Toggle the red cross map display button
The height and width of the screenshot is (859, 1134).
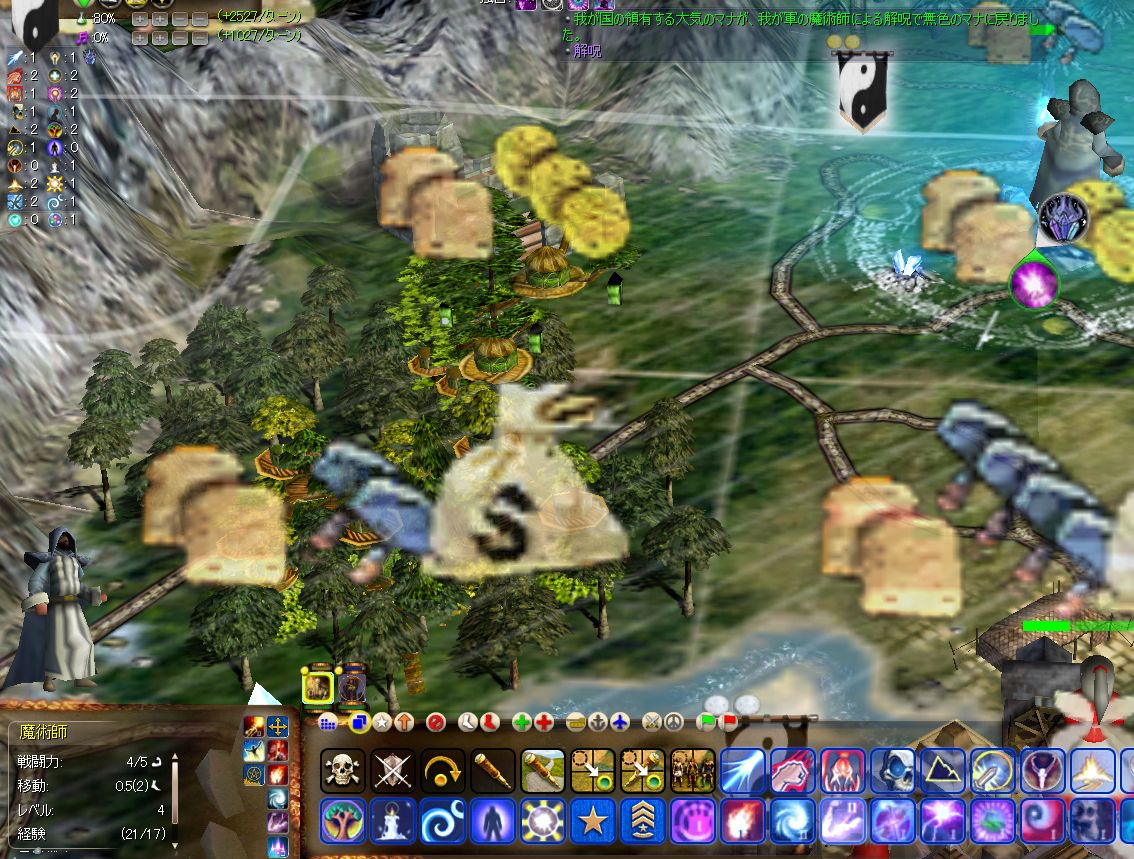point(544,722)
